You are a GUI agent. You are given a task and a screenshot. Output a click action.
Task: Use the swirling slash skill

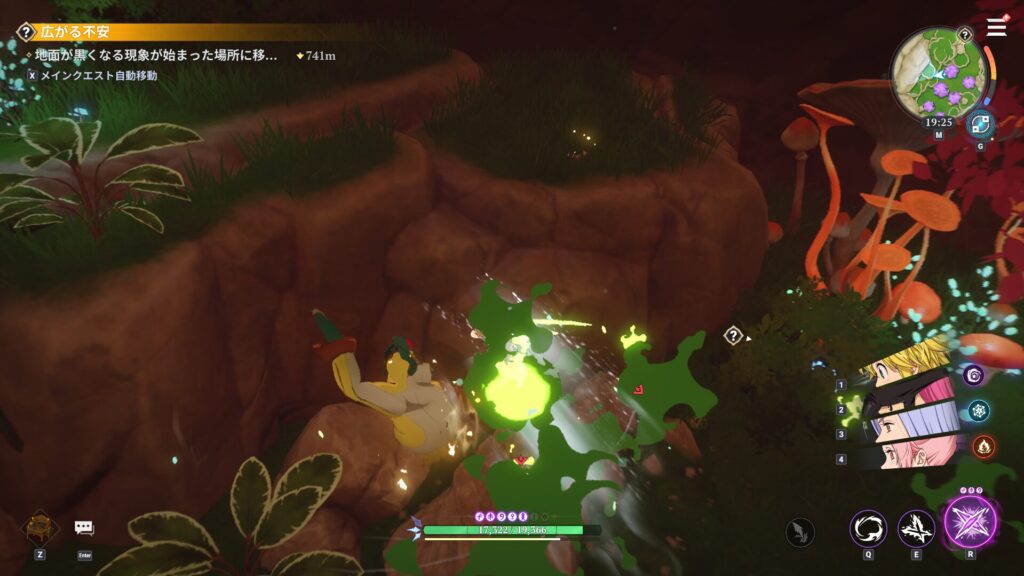click(868, 528)
